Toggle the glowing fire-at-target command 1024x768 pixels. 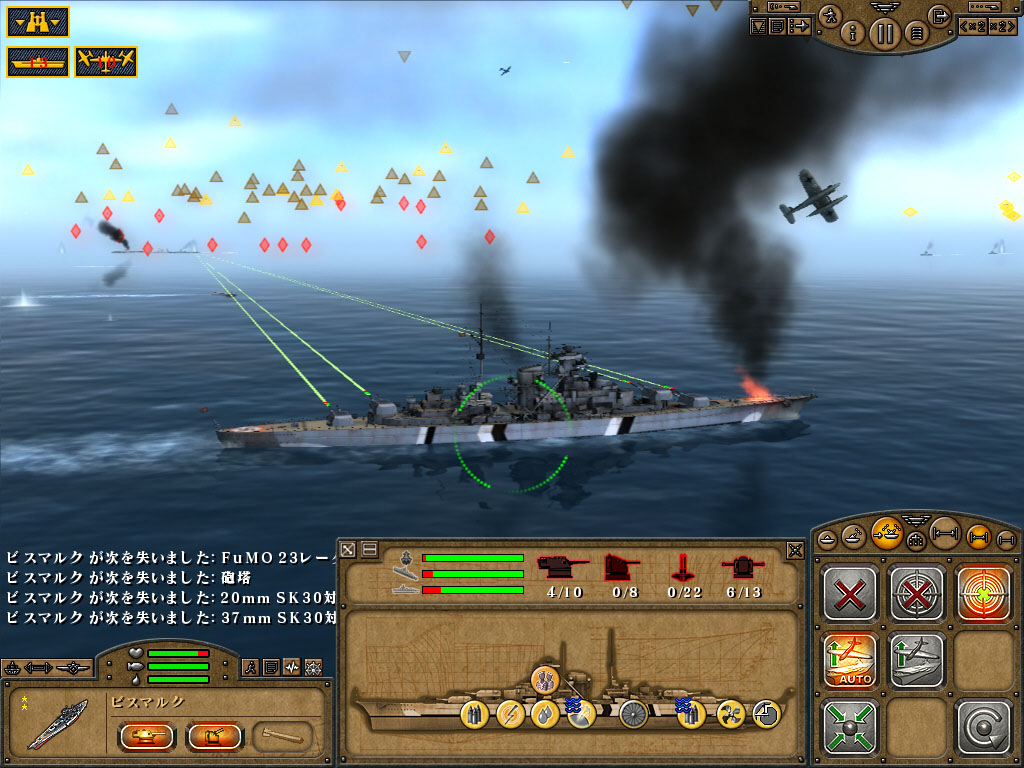(x=982, y=592)
